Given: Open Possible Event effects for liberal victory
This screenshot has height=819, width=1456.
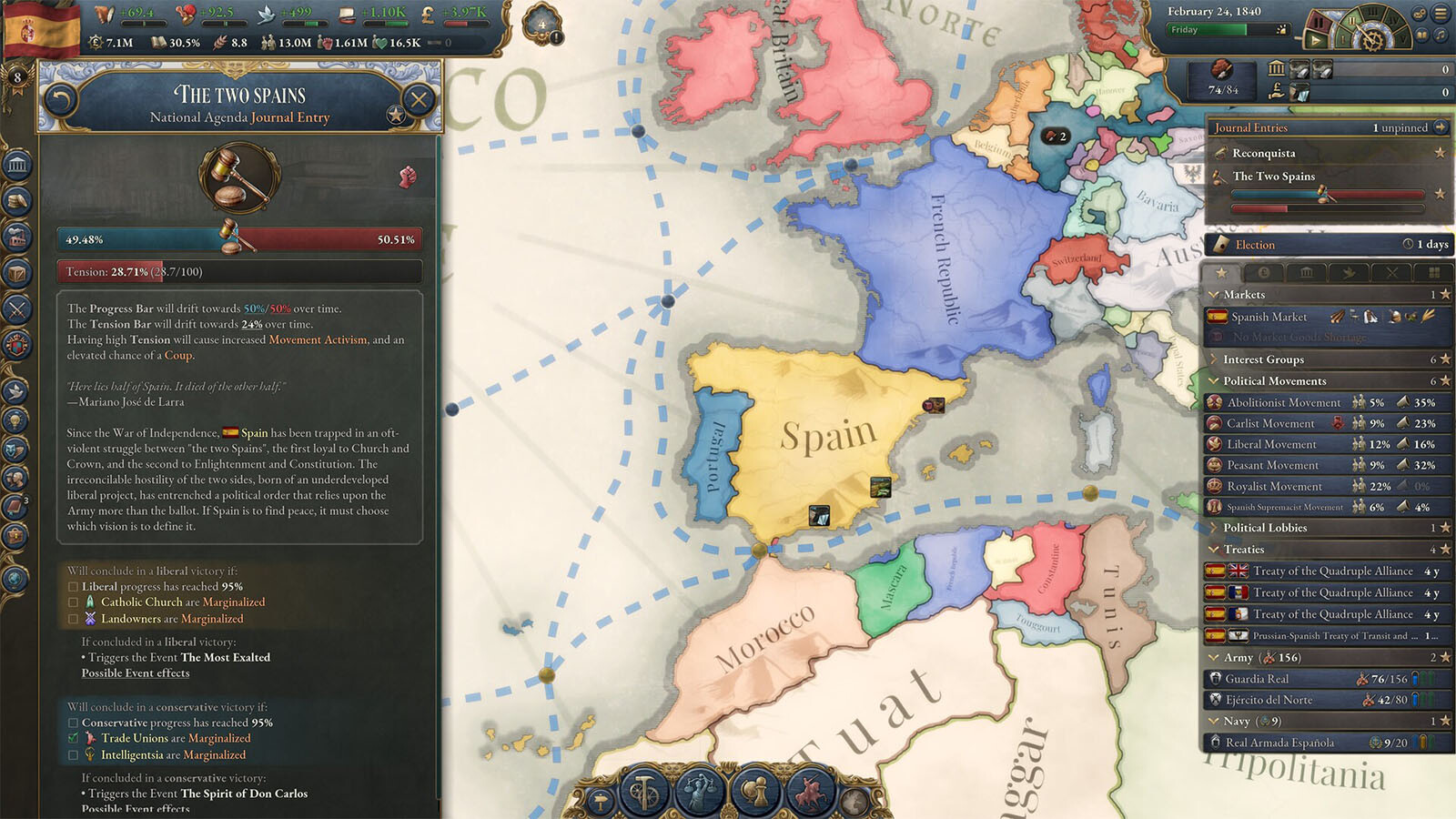Looking at the screenshot, I should [136, 673].
